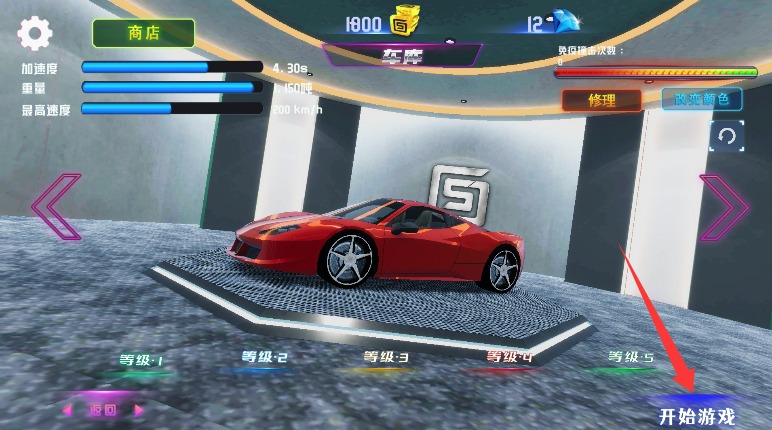The image size is (772, 430).
Task: Click the blue diamond currency icon
Action: [x=567, y=22]
